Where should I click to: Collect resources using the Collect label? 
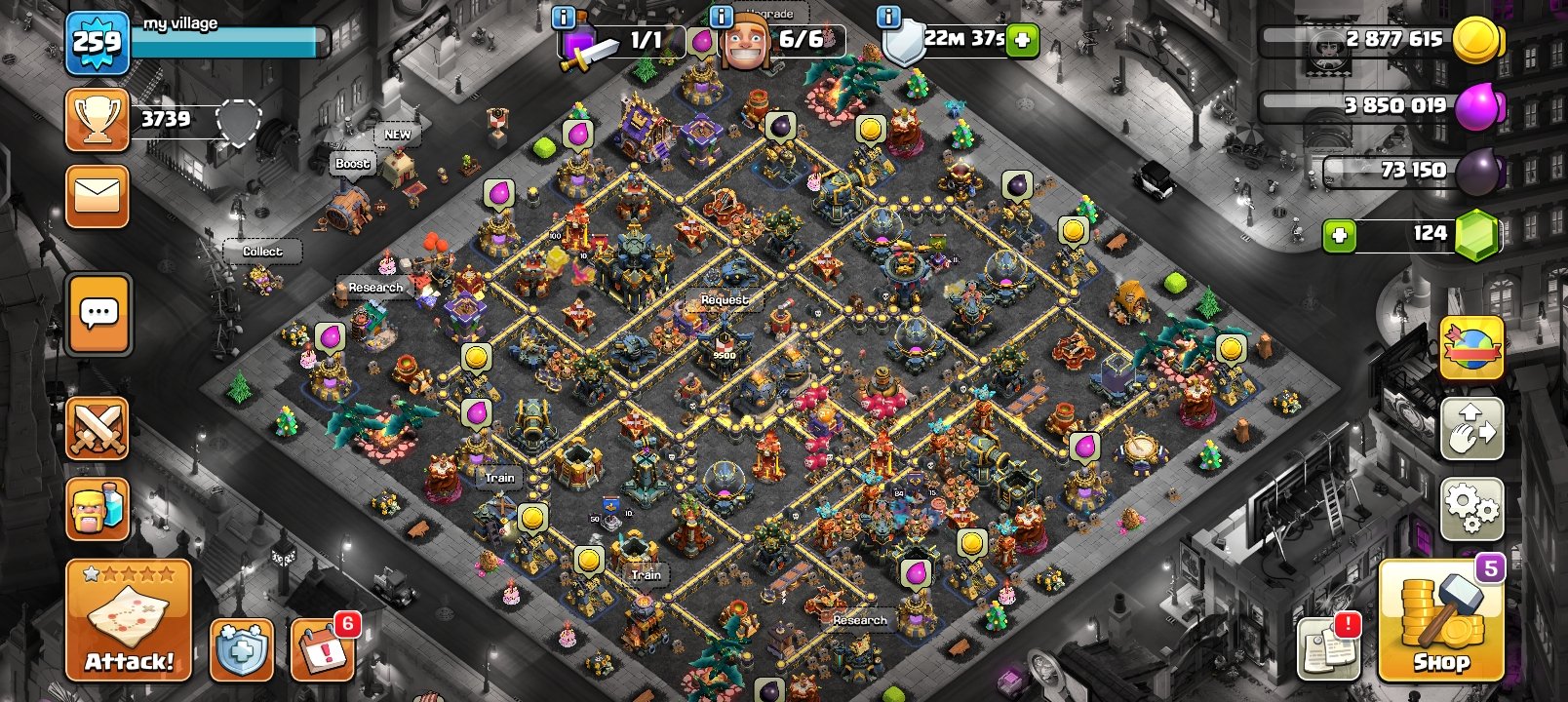coord(261,251)
